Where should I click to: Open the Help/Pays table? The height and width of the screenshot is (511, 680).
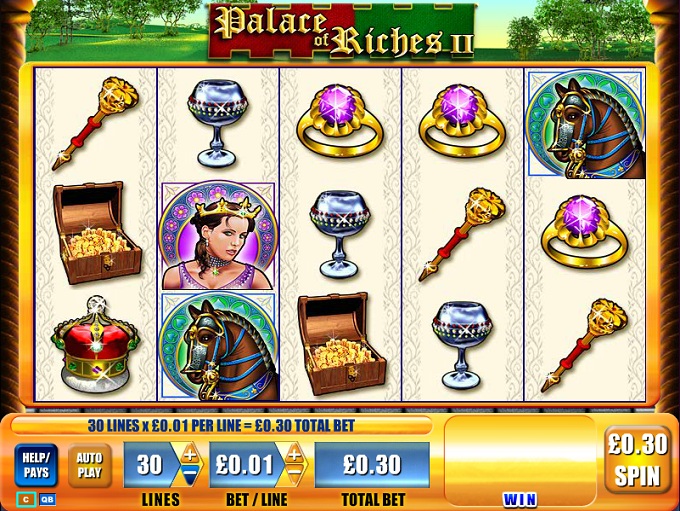point(35,465)
